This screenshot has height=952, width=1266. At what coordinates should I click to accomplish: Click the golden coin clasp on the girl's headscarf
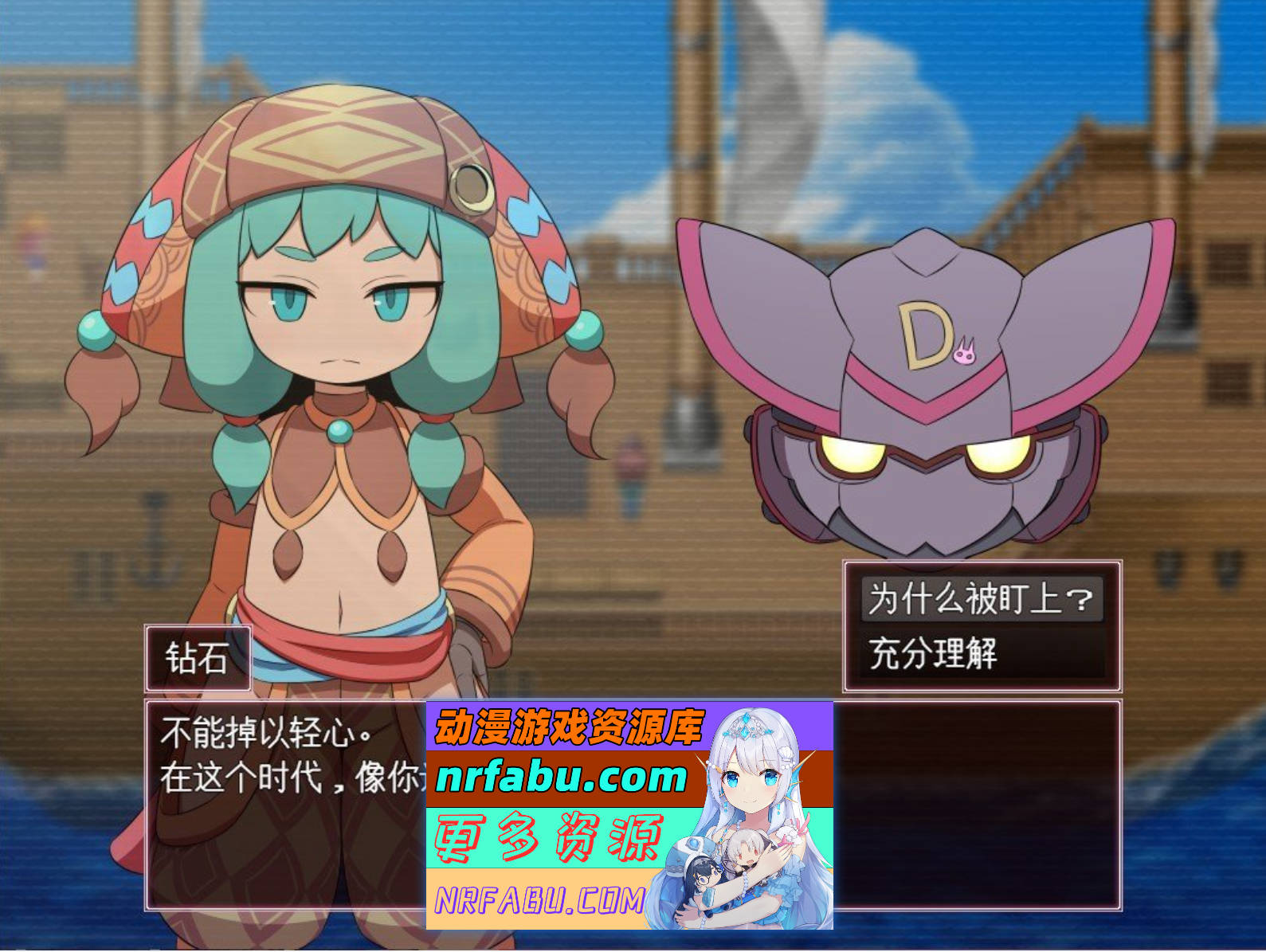click(470, 188)
